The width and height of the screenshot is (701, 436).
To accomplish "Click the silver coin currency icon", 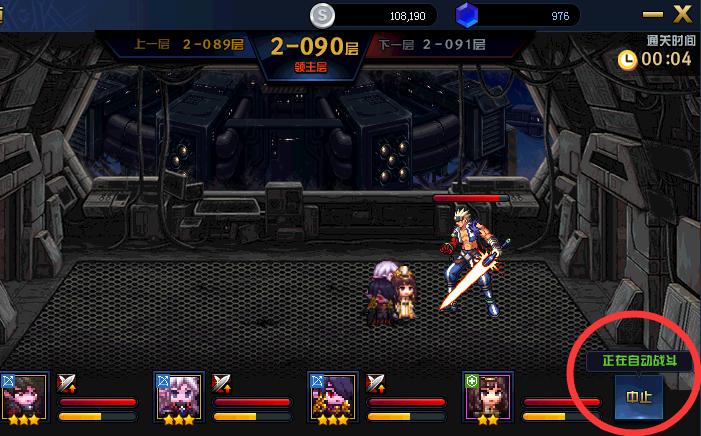I will click(322, 16).
